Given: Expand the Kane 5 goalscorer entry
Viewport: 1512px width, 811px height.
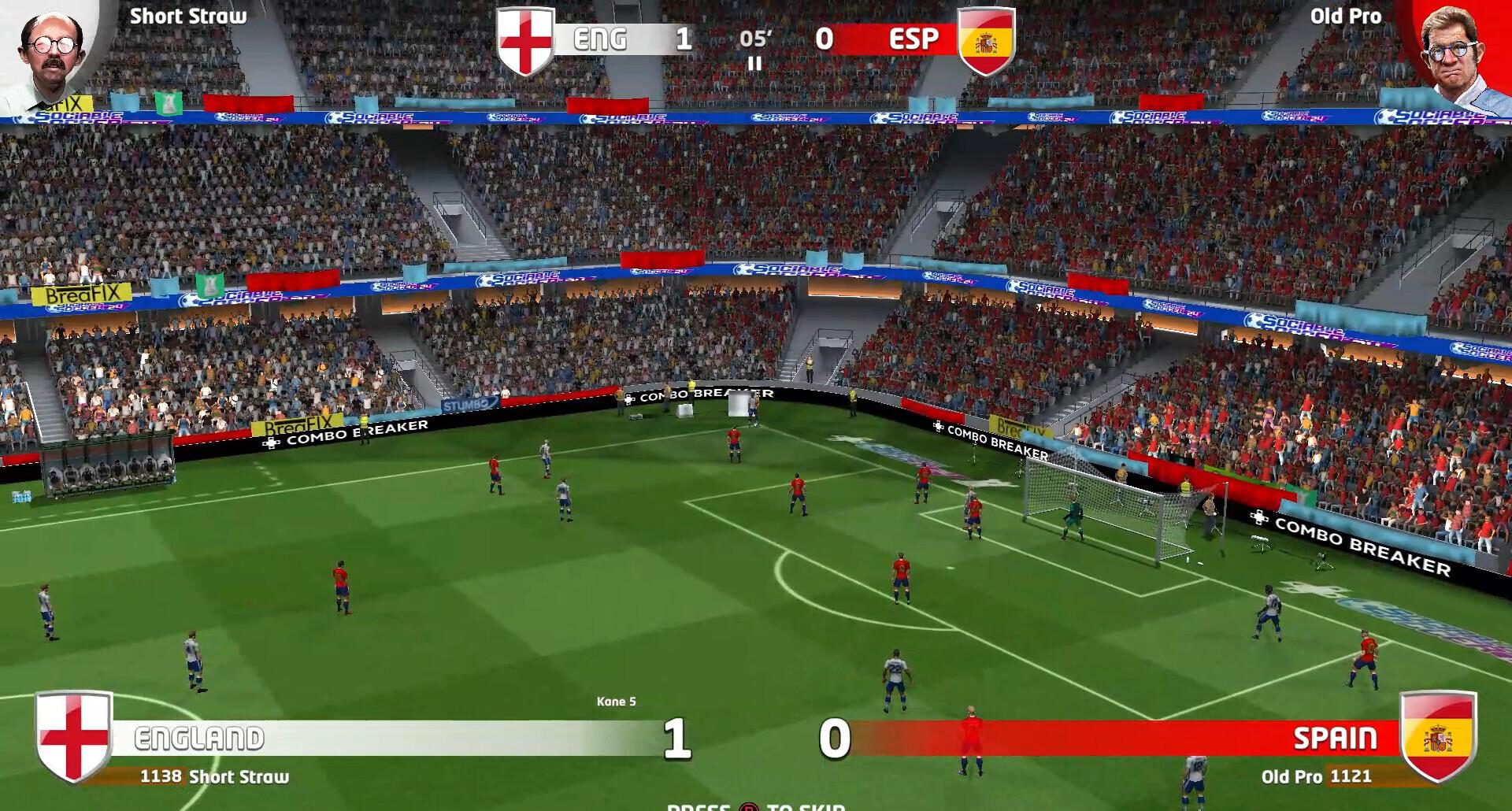Looking at the screenshot, I should point(615,700).
